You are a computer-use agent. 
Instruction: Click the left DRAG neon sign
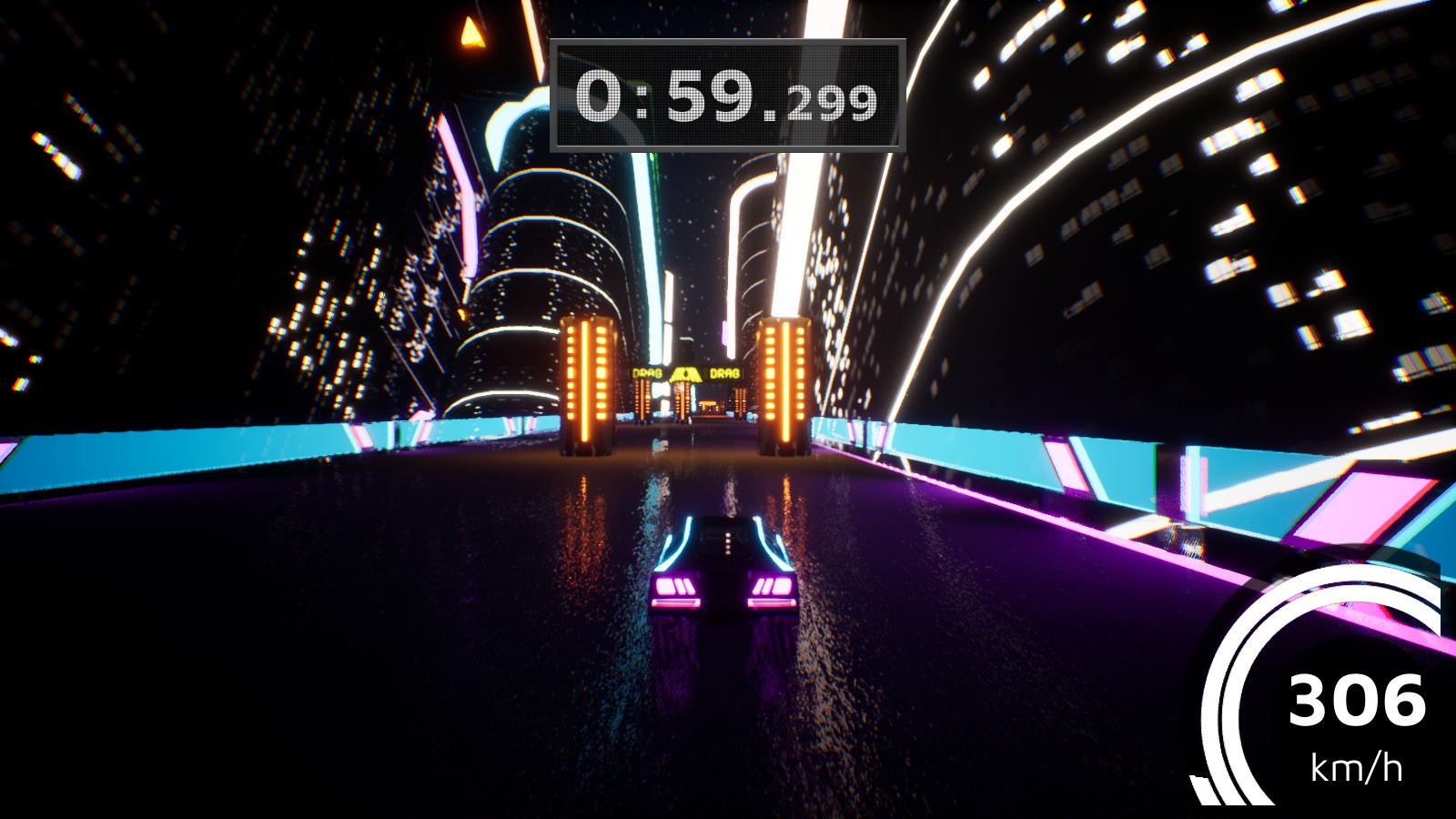tap(647, 373)
